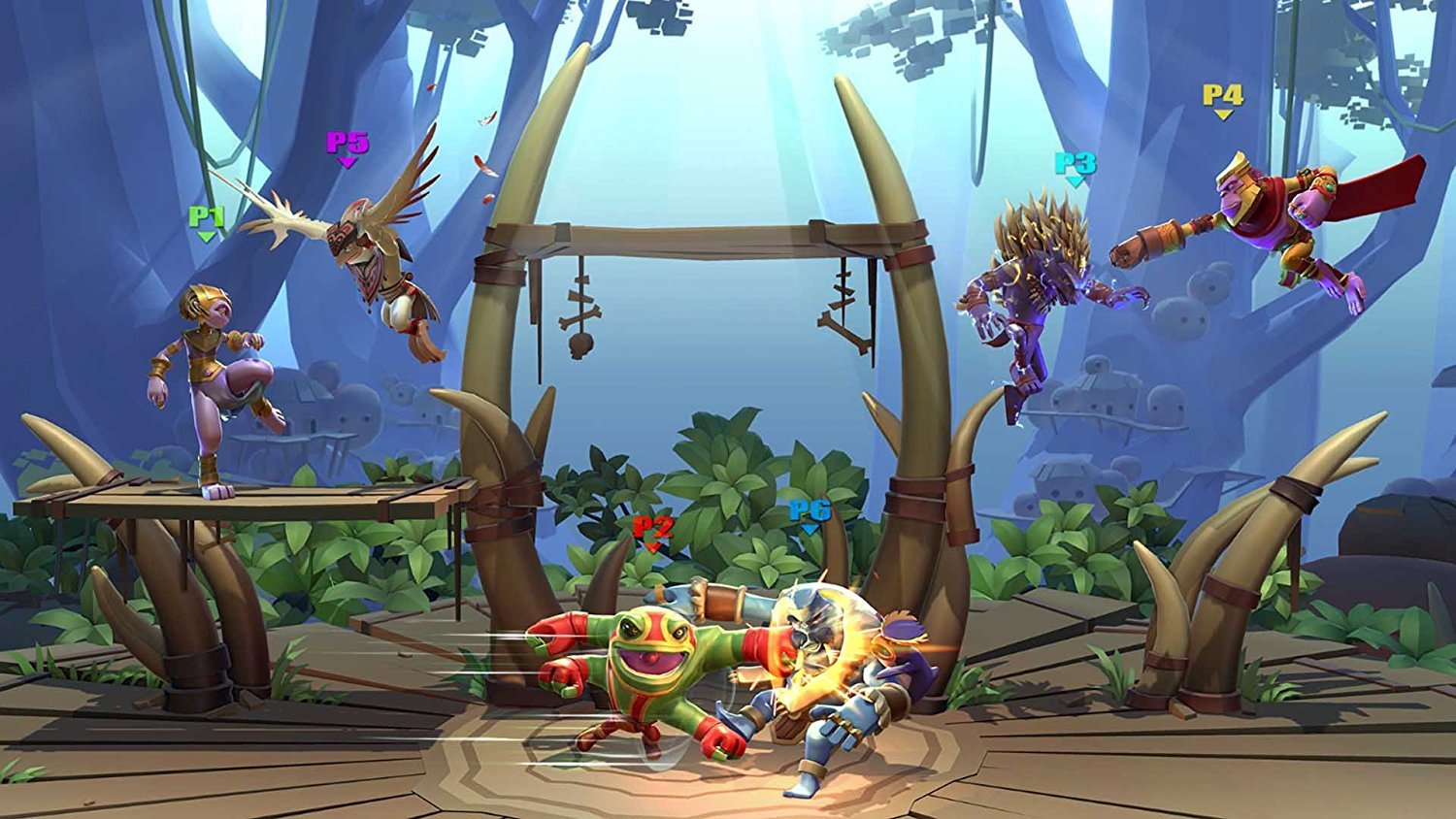This screenshot has height=819, width=1456.
Task: Select the flying eagle warrior character
Action: pyautogui.click(x=379, y=262)
